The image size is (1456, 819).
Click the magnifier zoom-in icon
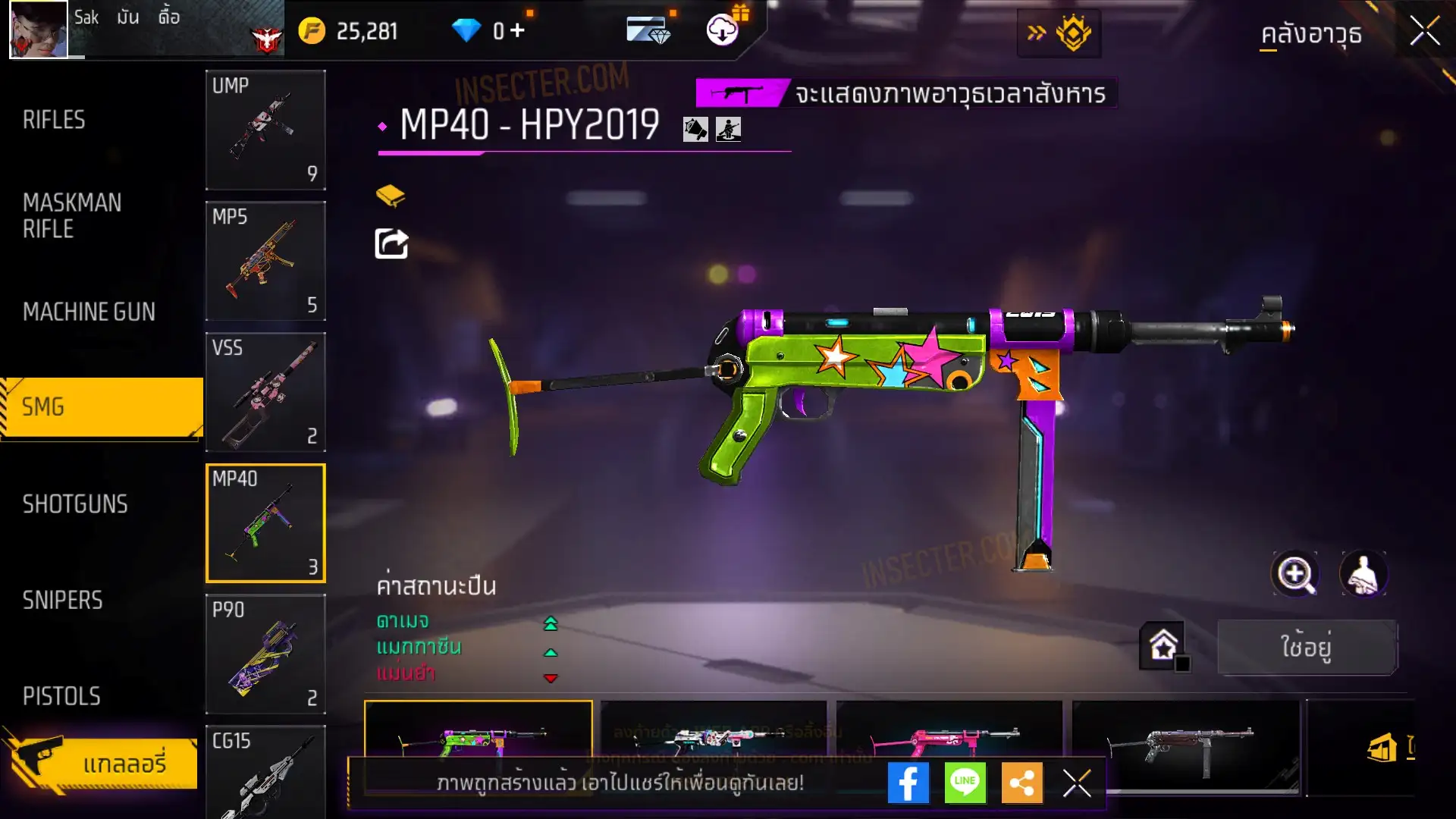[1295, 574]
